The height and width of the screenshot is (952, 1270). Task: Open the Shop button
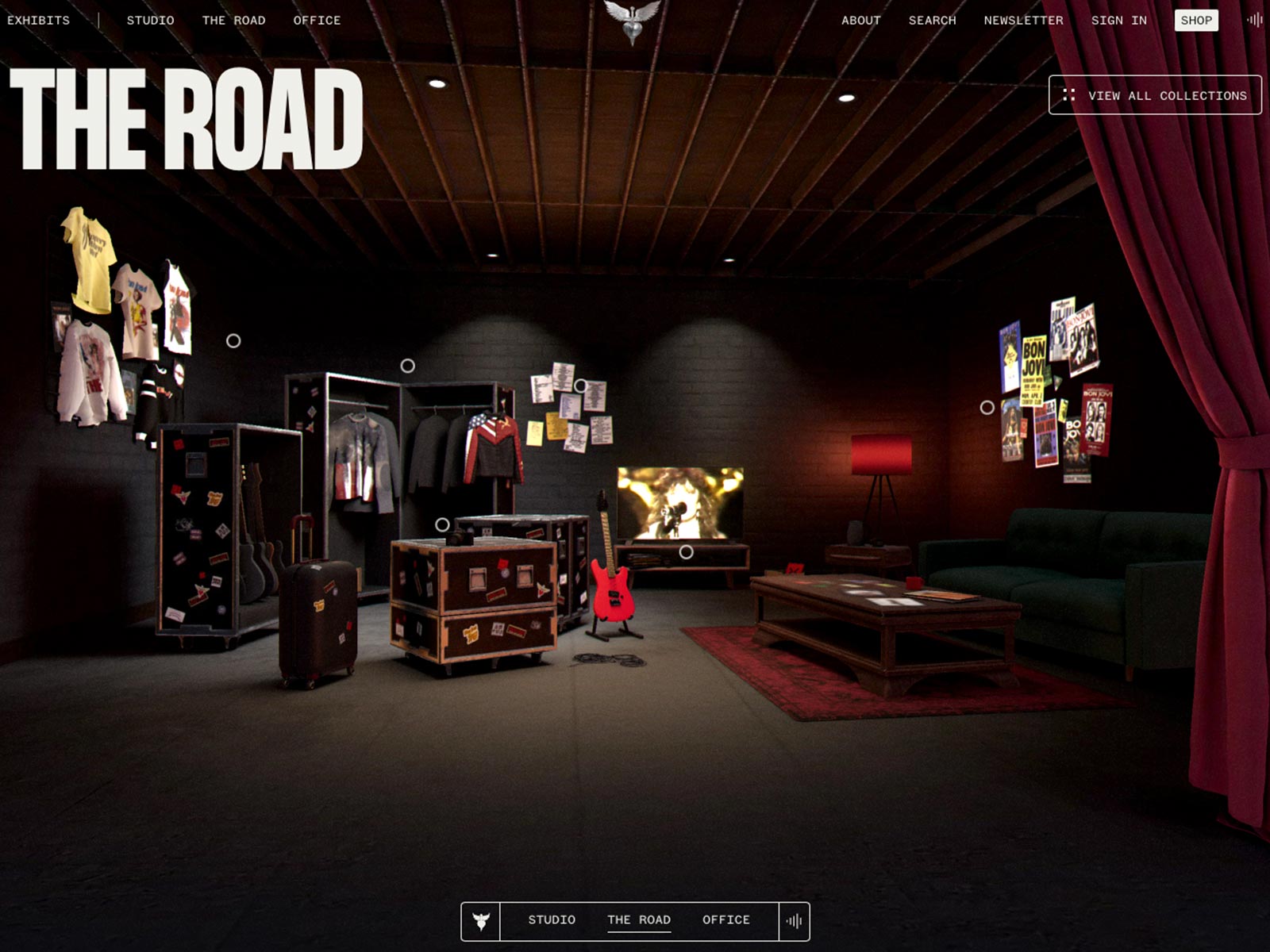click(x=1196, y=21)
